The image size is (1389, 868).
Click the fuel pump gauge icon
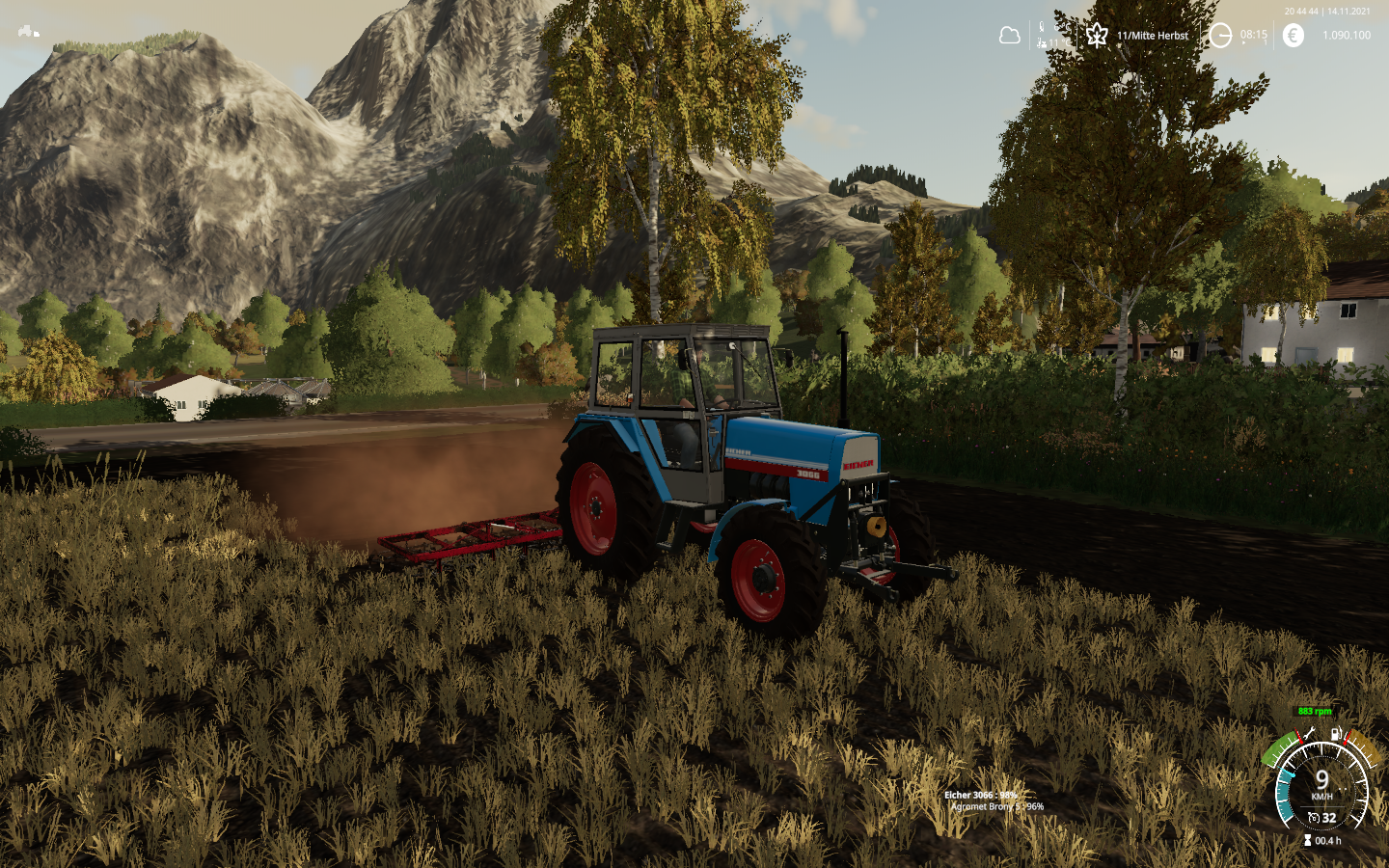tap(1336, 734)
